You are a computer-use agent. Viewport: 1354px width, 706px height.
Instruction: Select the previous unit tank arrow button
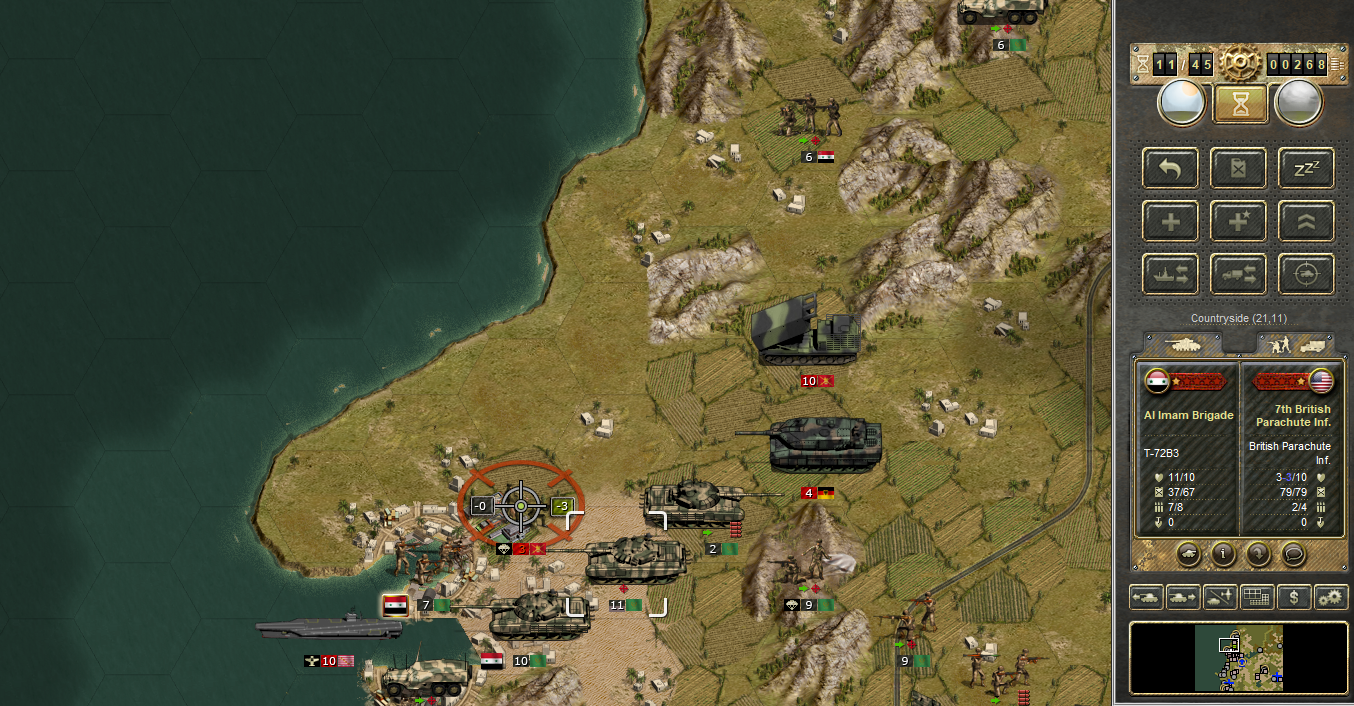tap(1147, 597)
